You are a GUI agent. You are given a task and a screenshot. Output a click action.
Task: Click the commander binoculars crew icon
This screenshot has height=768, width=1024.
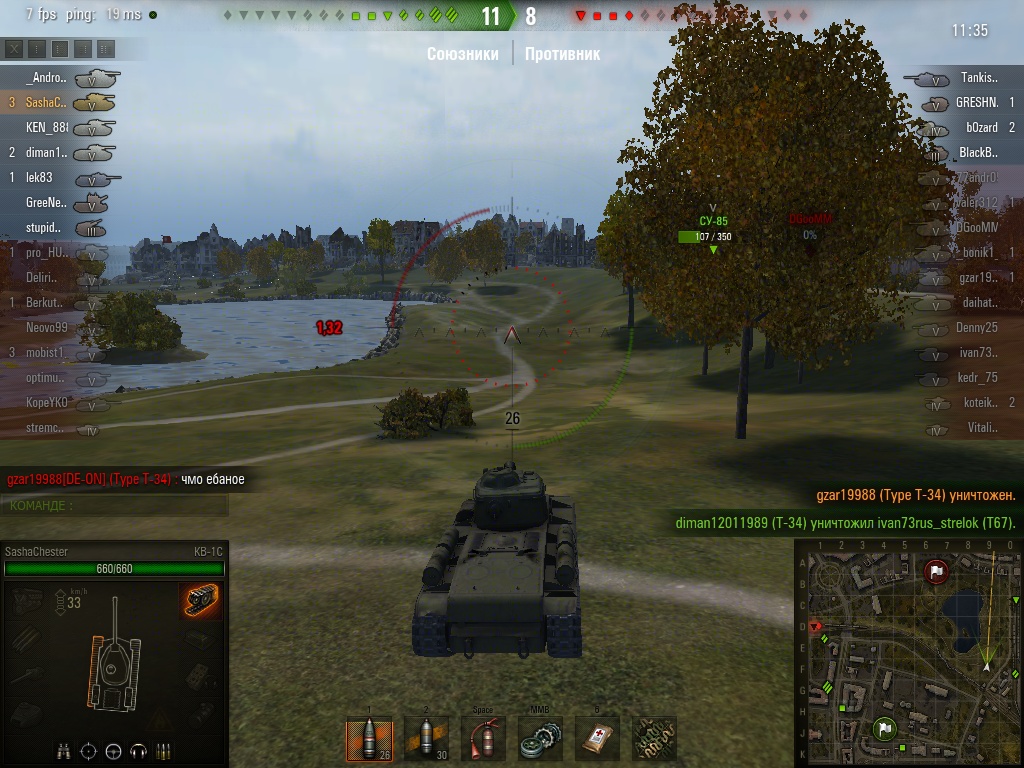click(x=65, y=750)
